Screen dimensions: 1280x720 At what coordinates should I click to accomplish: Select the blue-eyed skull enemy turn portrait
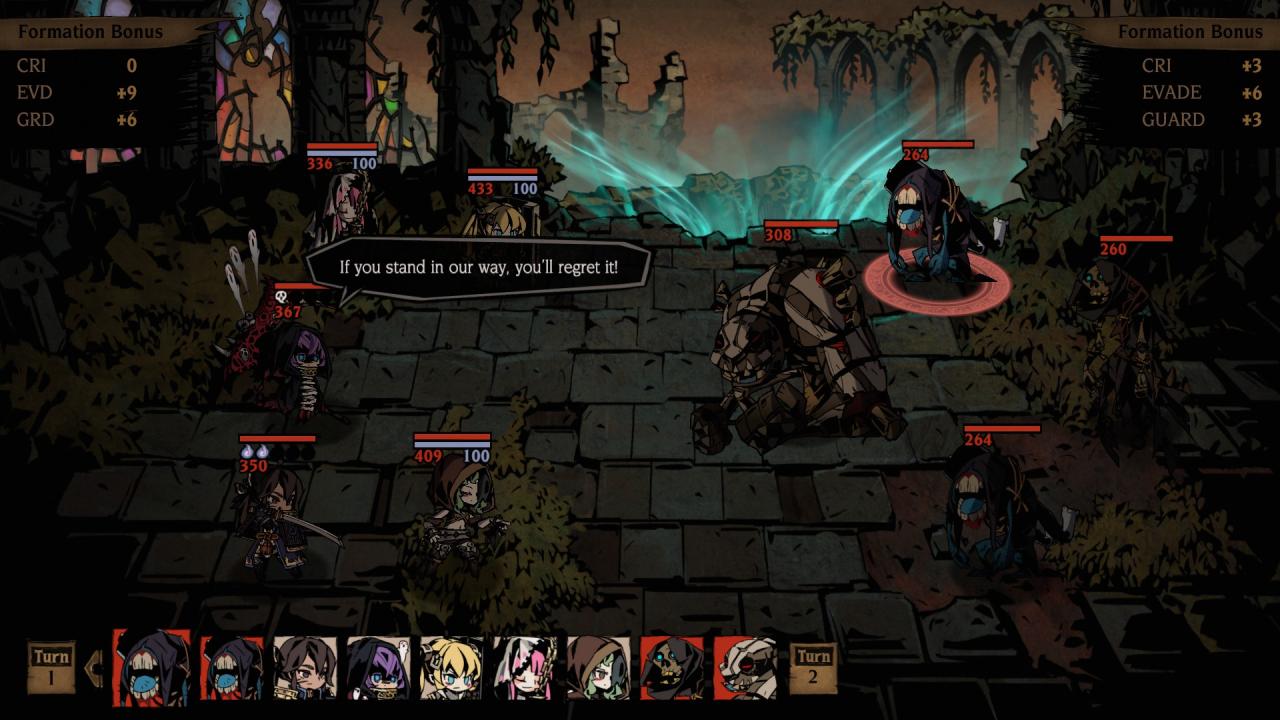(671, 668)
